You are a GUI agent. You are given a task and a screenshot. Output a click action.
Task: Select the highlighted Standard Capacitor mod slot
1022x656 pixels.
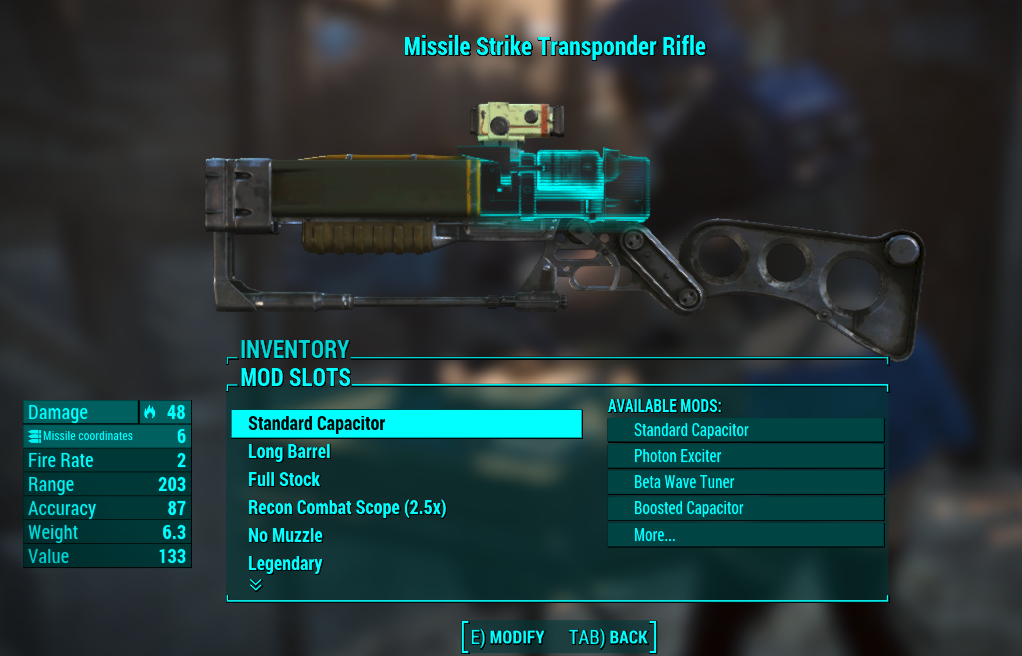point(406,424)
